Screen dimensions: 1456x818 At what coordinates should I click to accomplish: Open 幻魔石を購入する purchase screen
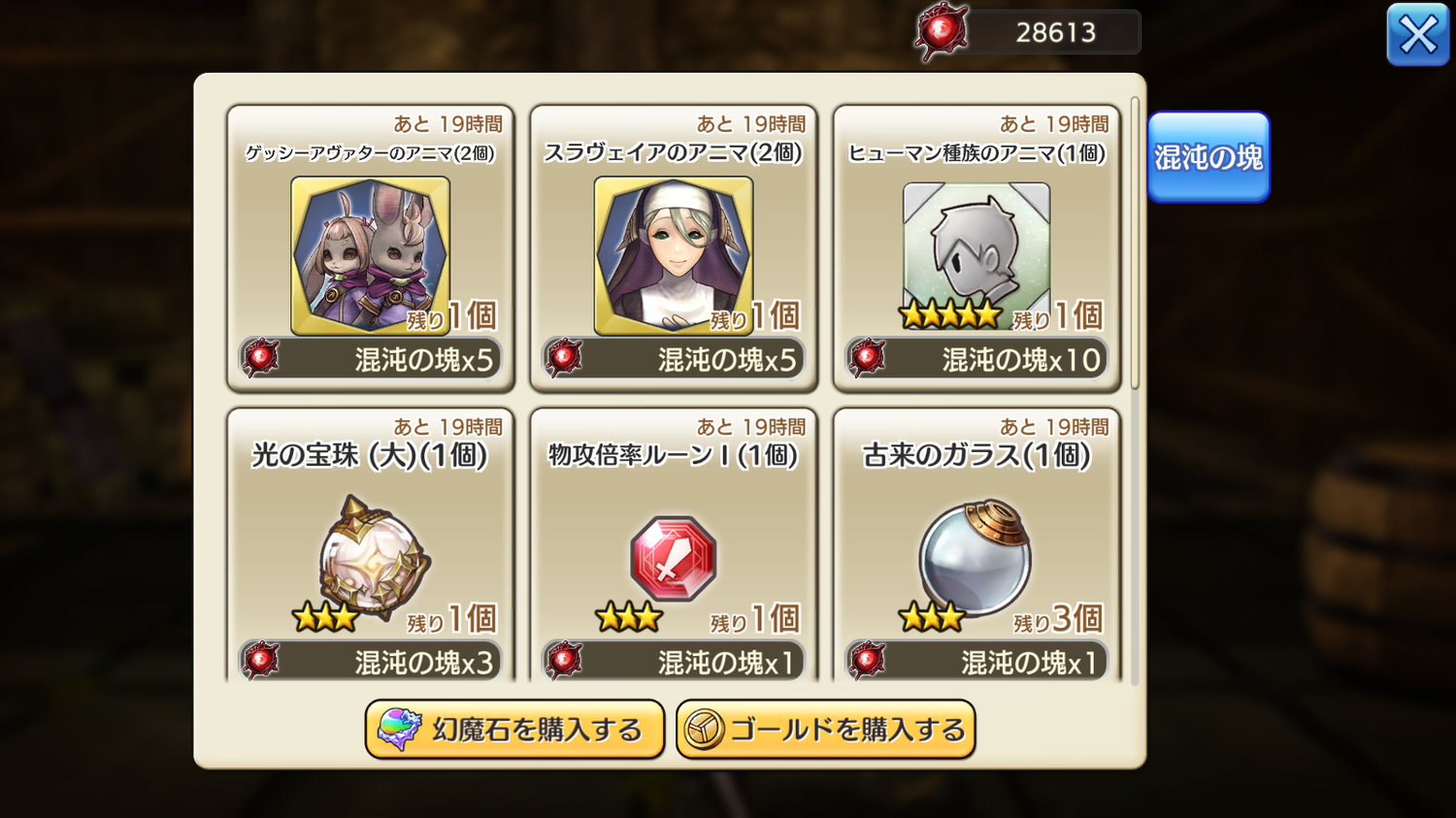point(514,729)
